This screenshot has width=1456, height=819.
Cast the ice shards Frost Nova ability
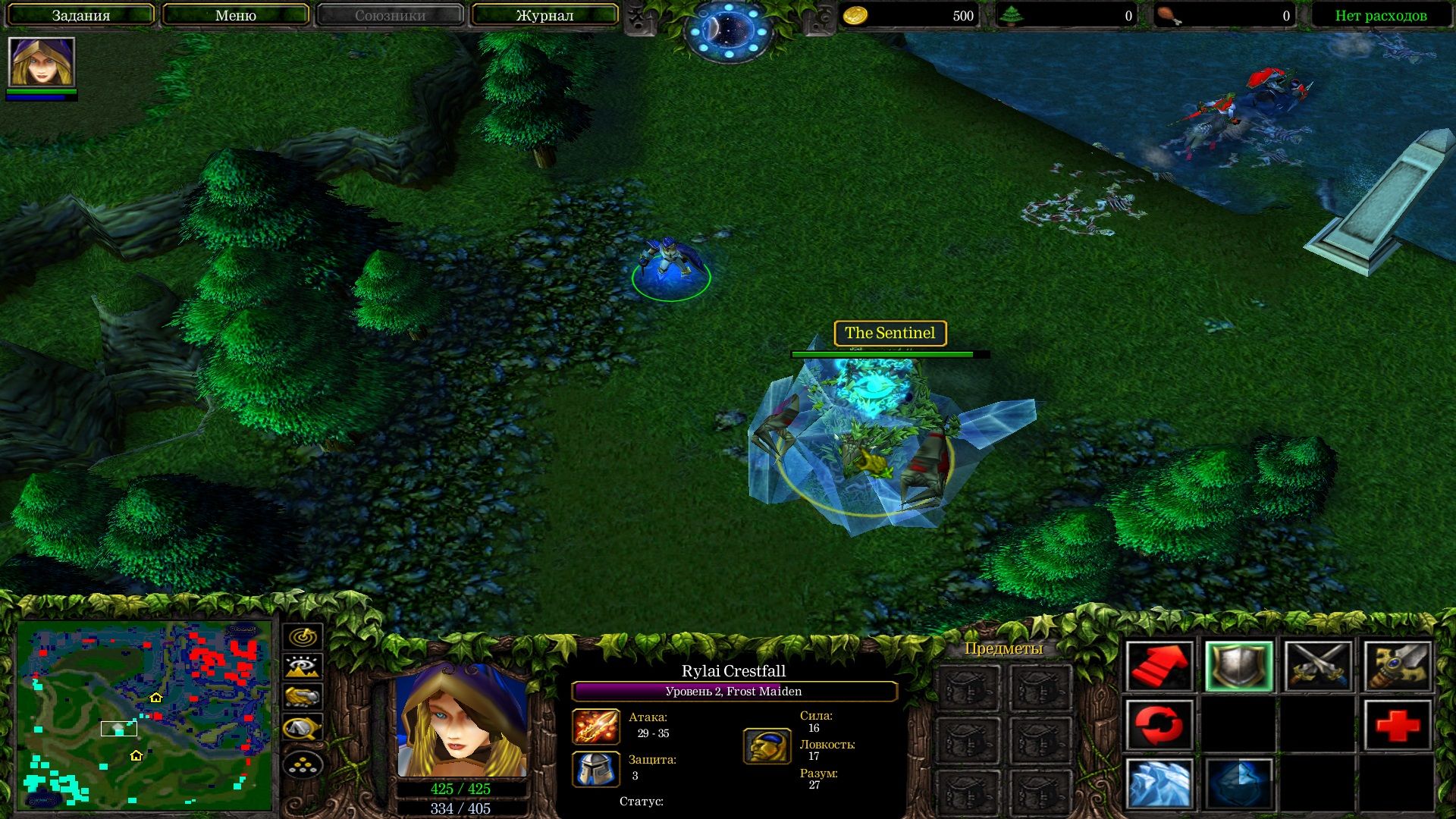pyautogui.click(x=1159, y=783)
